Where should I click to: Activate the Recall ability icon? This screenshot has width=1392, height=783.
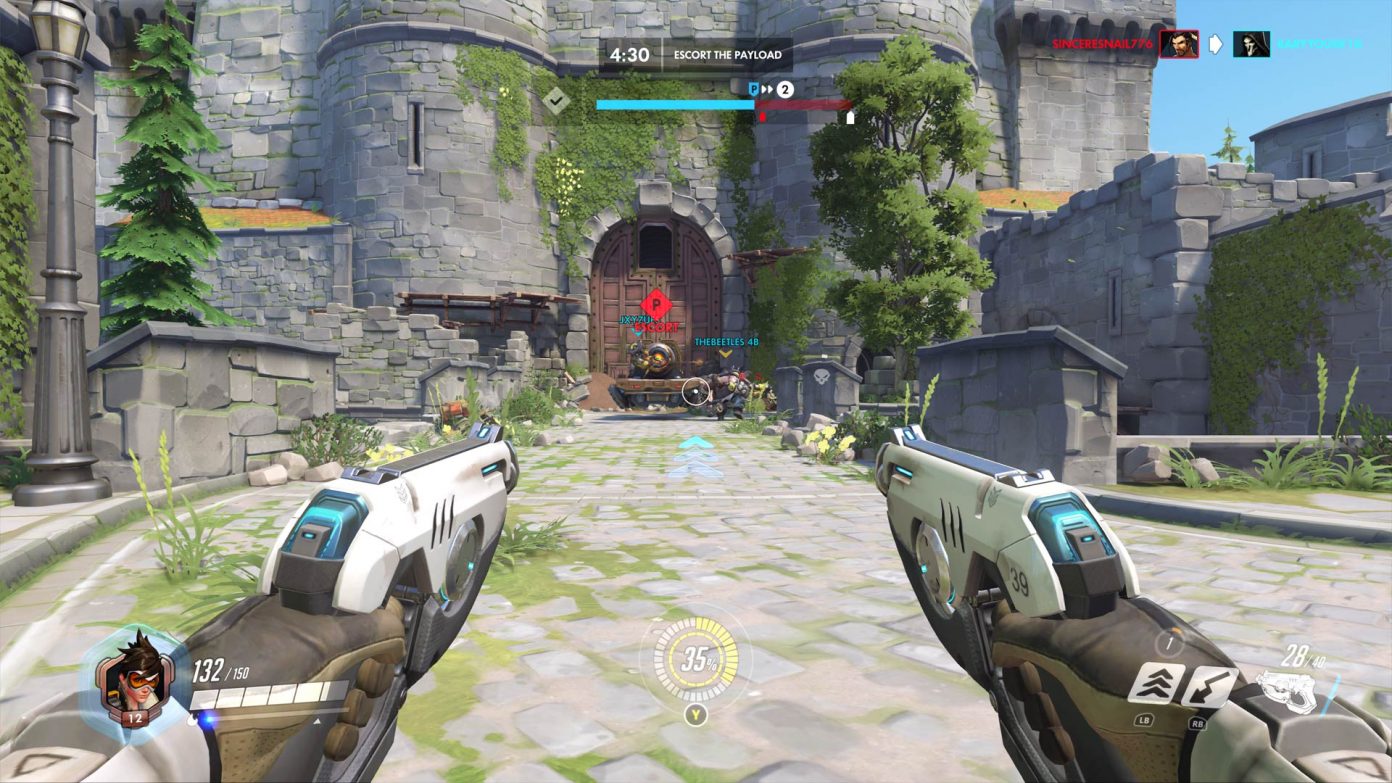(x=1209, y=686)
